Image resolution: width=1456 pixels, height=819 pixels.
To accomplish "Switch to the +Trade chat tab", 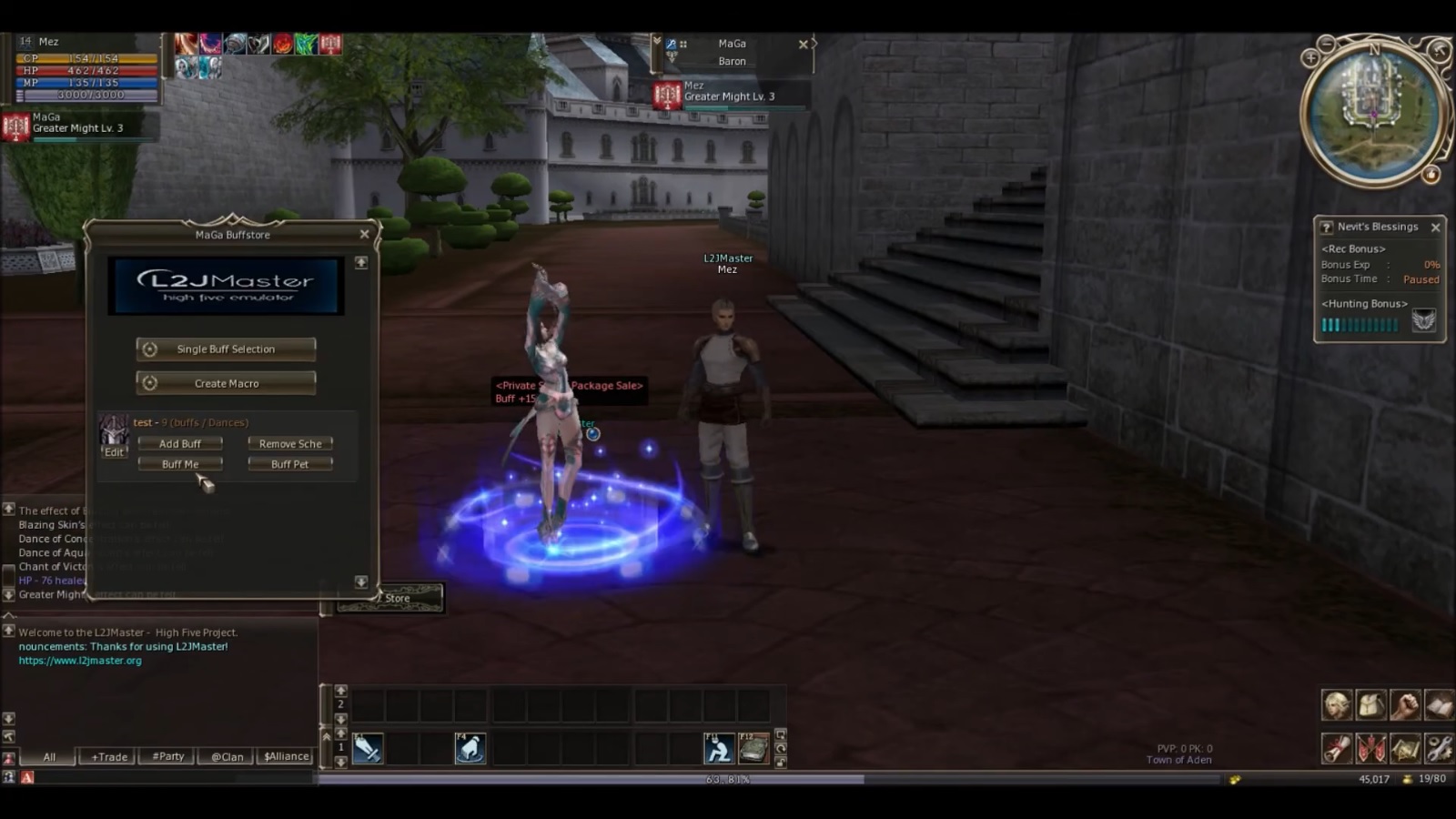I will (x=109, y=757).
